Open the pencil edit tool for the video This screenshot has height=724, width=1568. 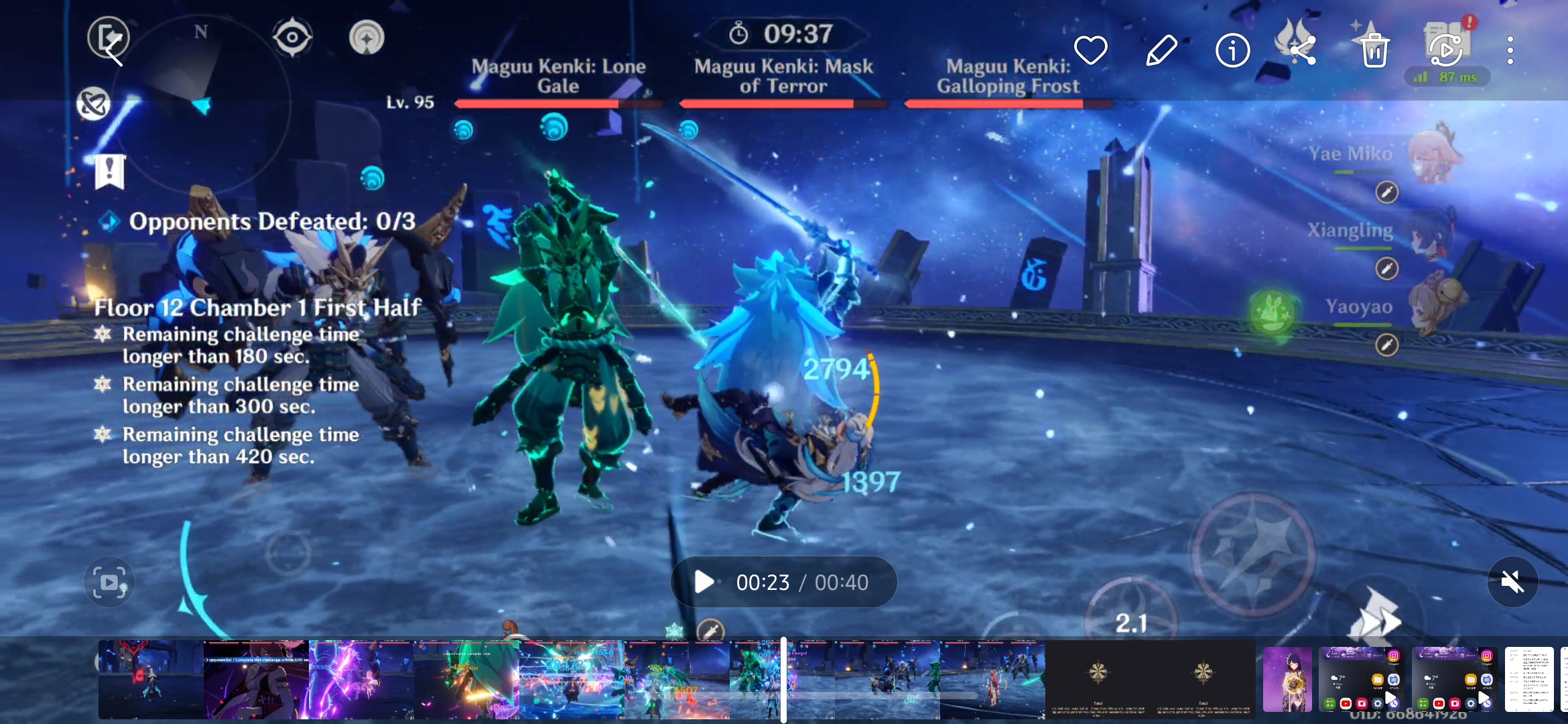[1161, 50]
